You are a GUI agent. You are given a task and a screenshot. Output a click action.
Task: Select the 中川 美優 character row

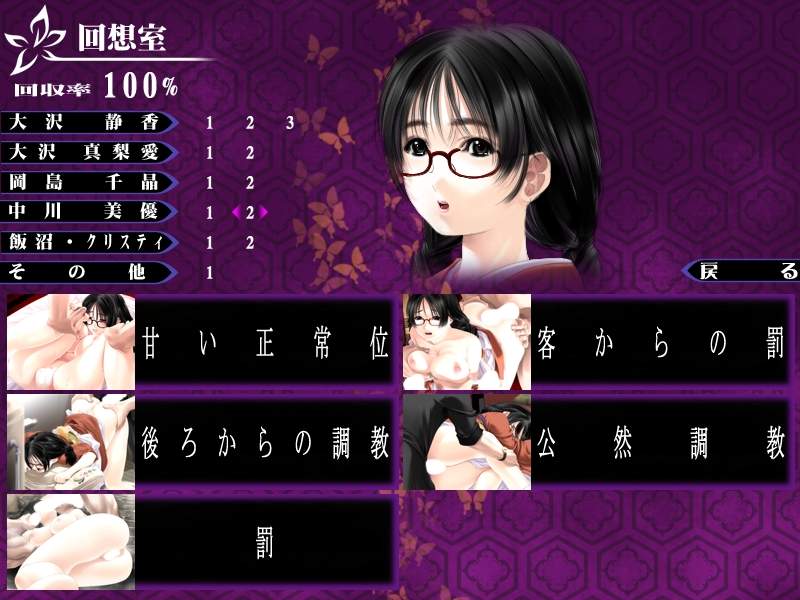tap(88, 212)
